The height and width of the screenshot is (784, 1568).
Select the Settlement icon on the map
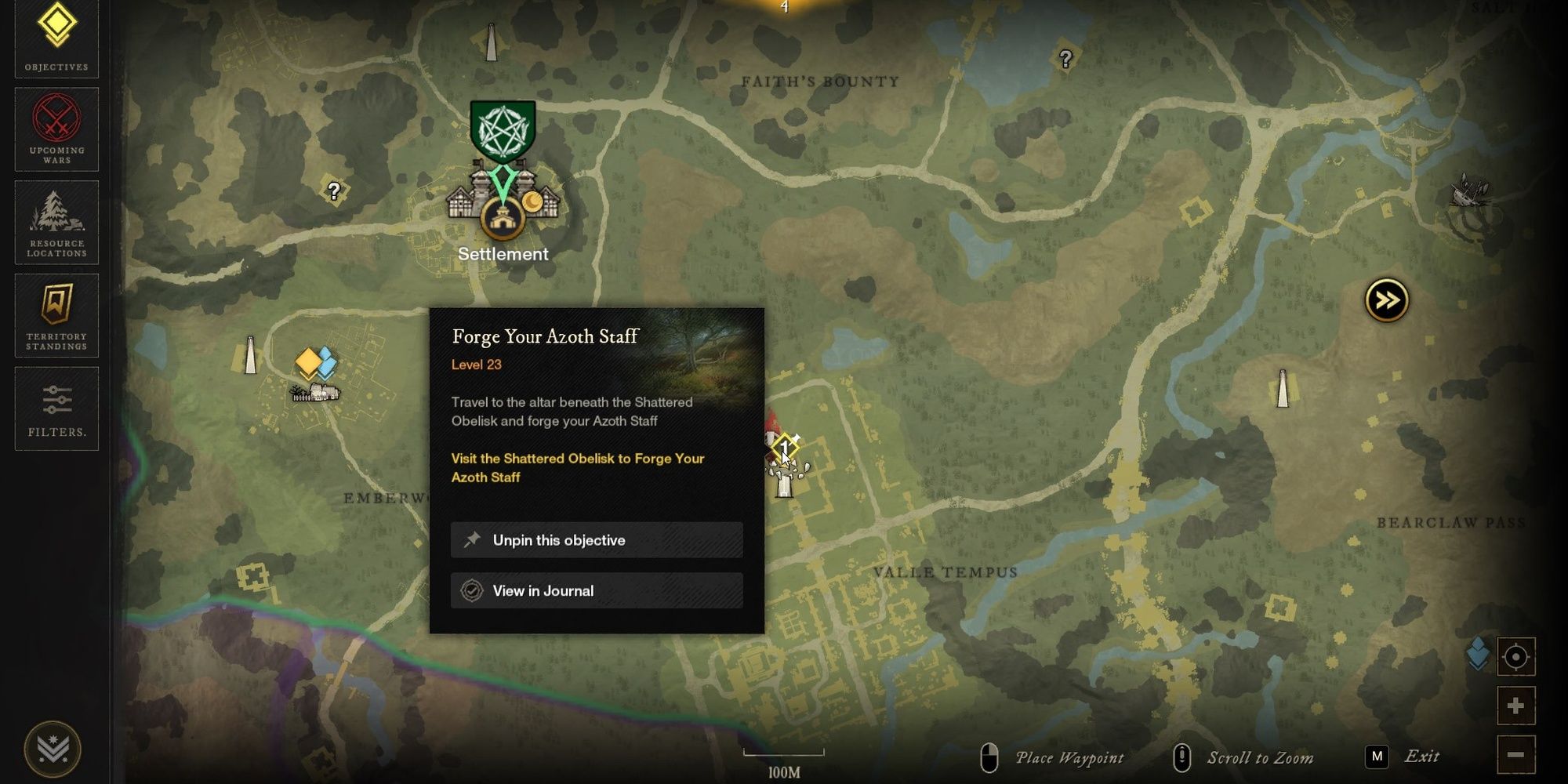click(x=502, y=220)
